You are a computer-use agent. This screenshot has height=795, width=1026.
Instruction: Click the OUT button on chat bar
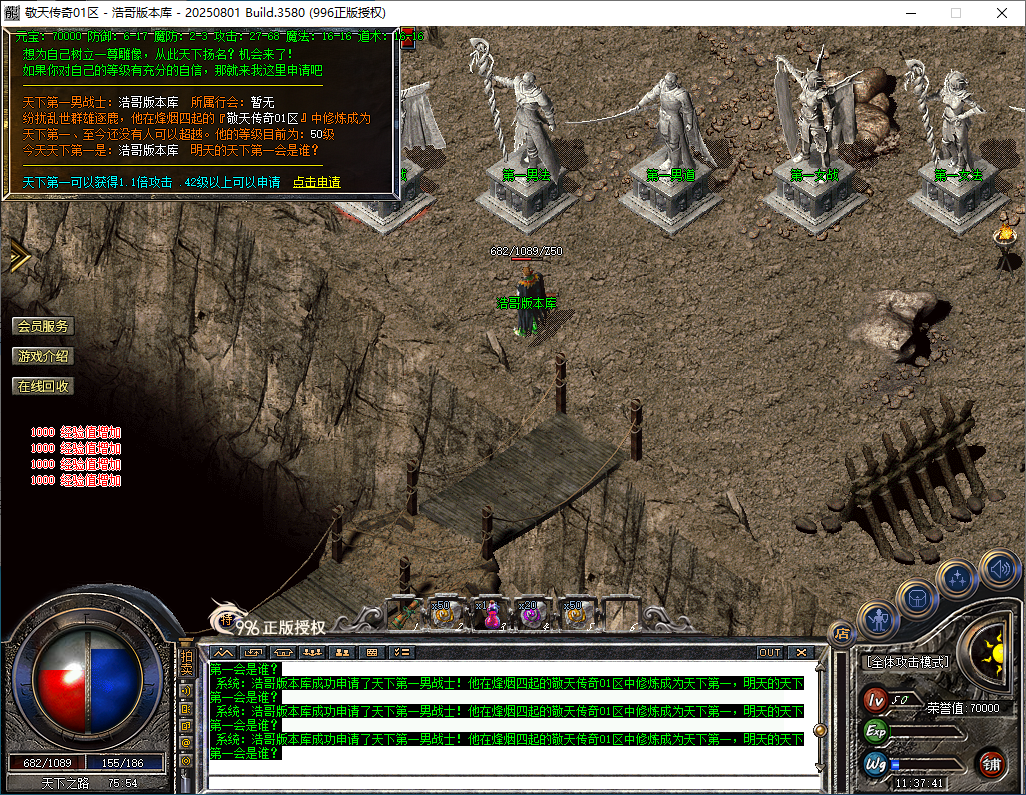click(769, 652)
